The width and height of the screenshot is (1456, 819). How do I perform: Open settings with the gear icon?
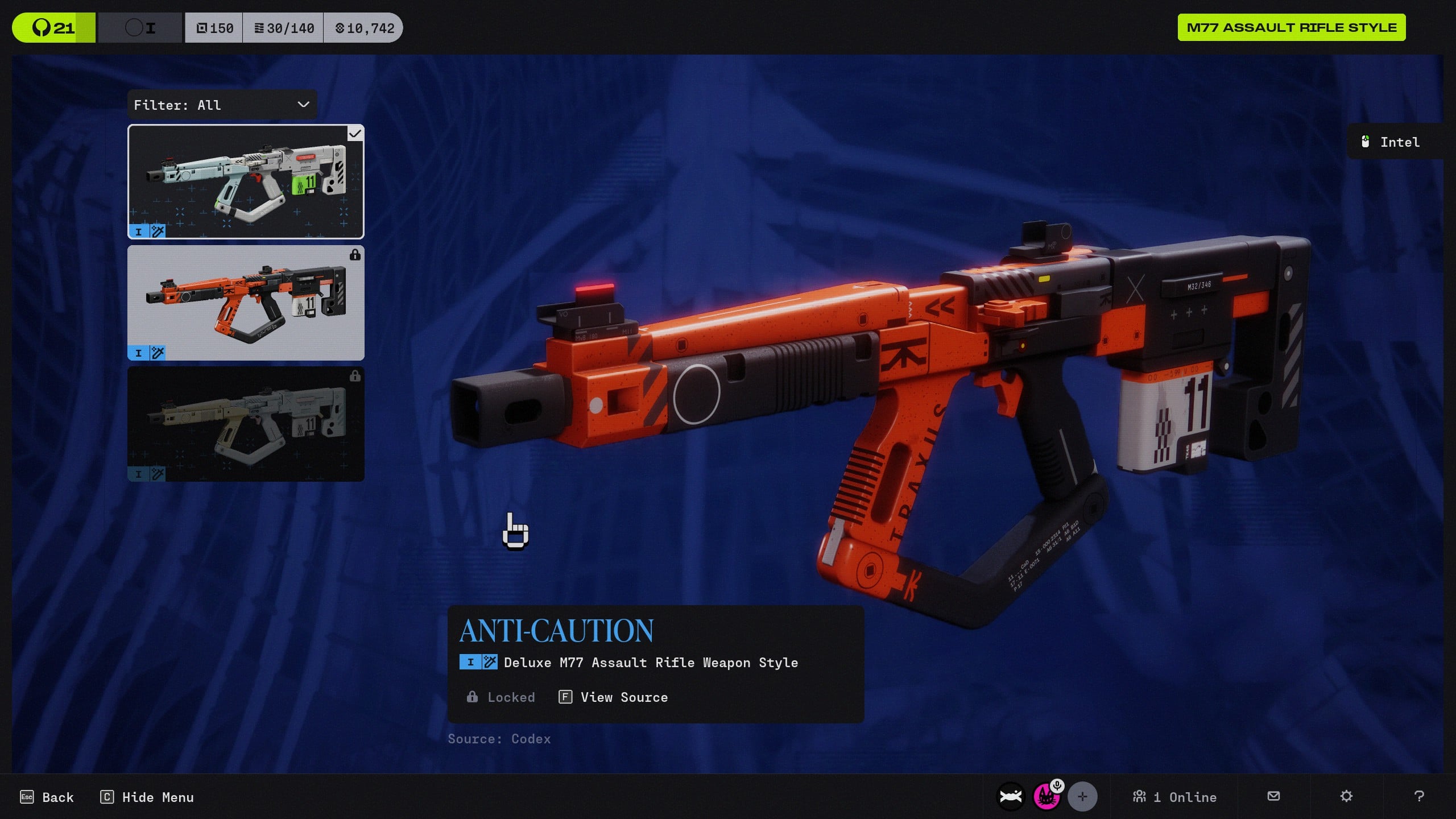1346,796
